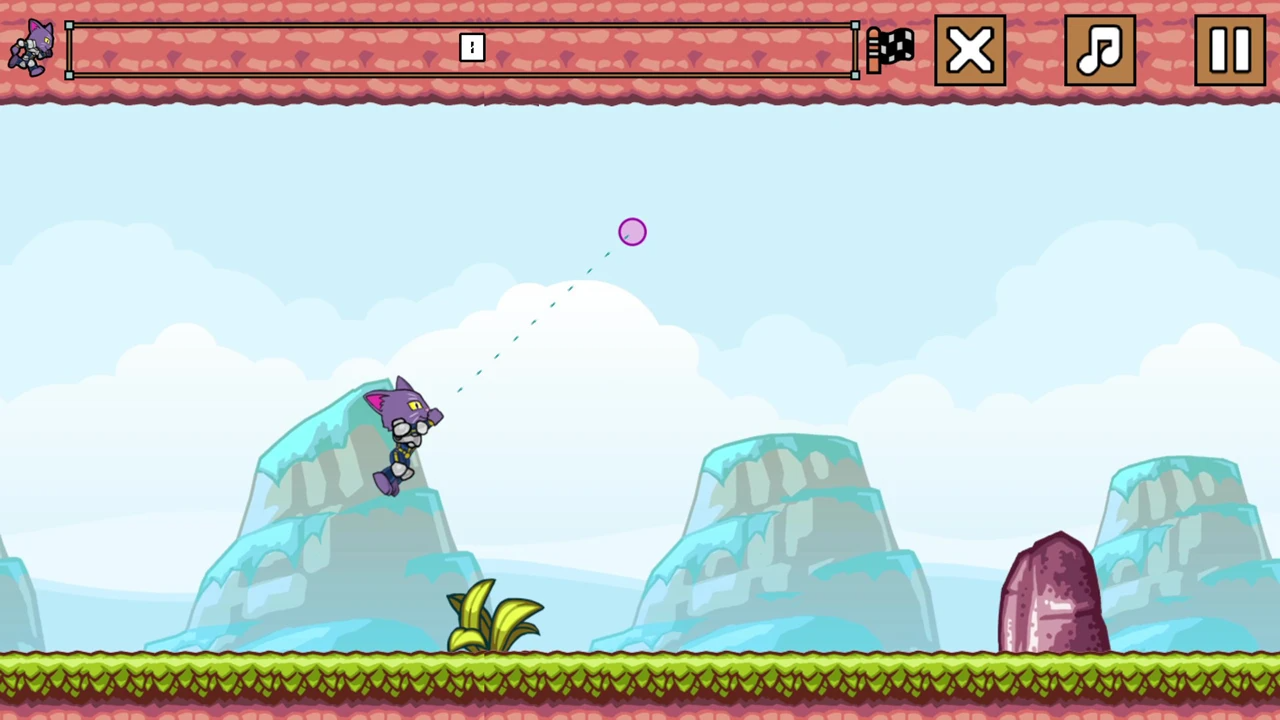Click the checkered finish flag icon
This screenshot has height=720, width=1280.
point(889,48)
